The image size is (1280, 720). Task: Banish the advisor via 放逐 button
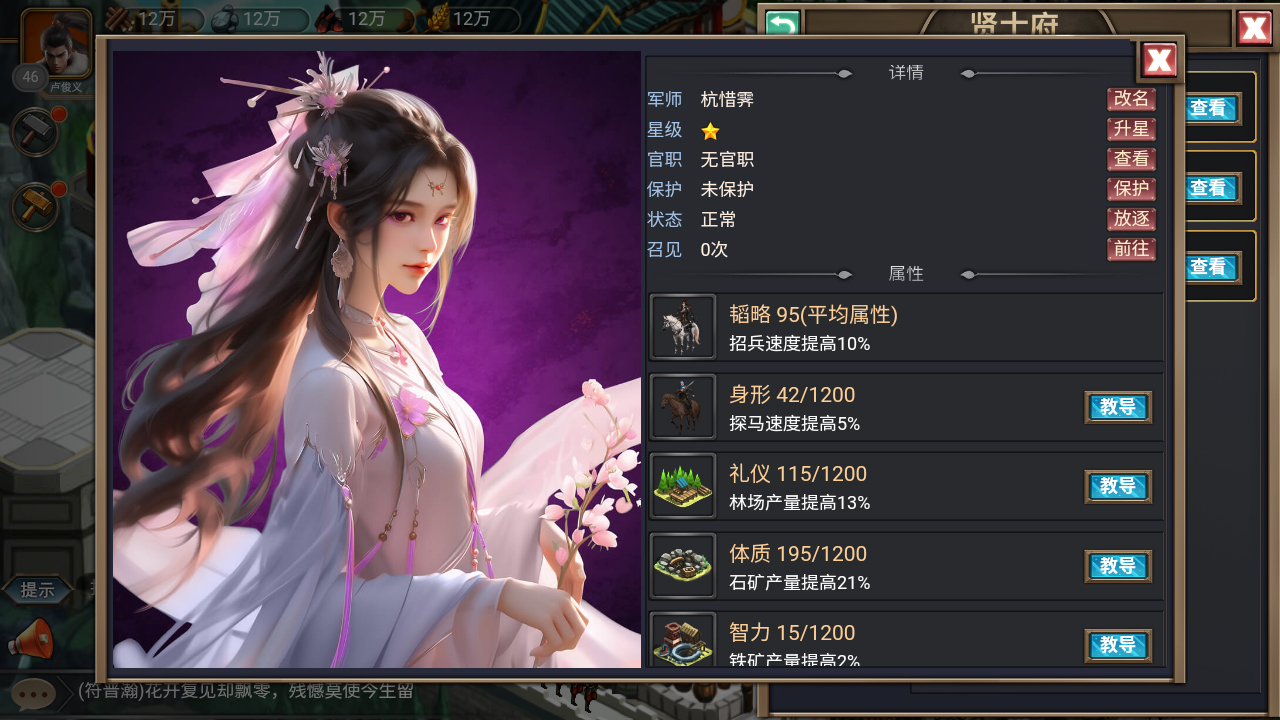click(x=1131, y=219)
